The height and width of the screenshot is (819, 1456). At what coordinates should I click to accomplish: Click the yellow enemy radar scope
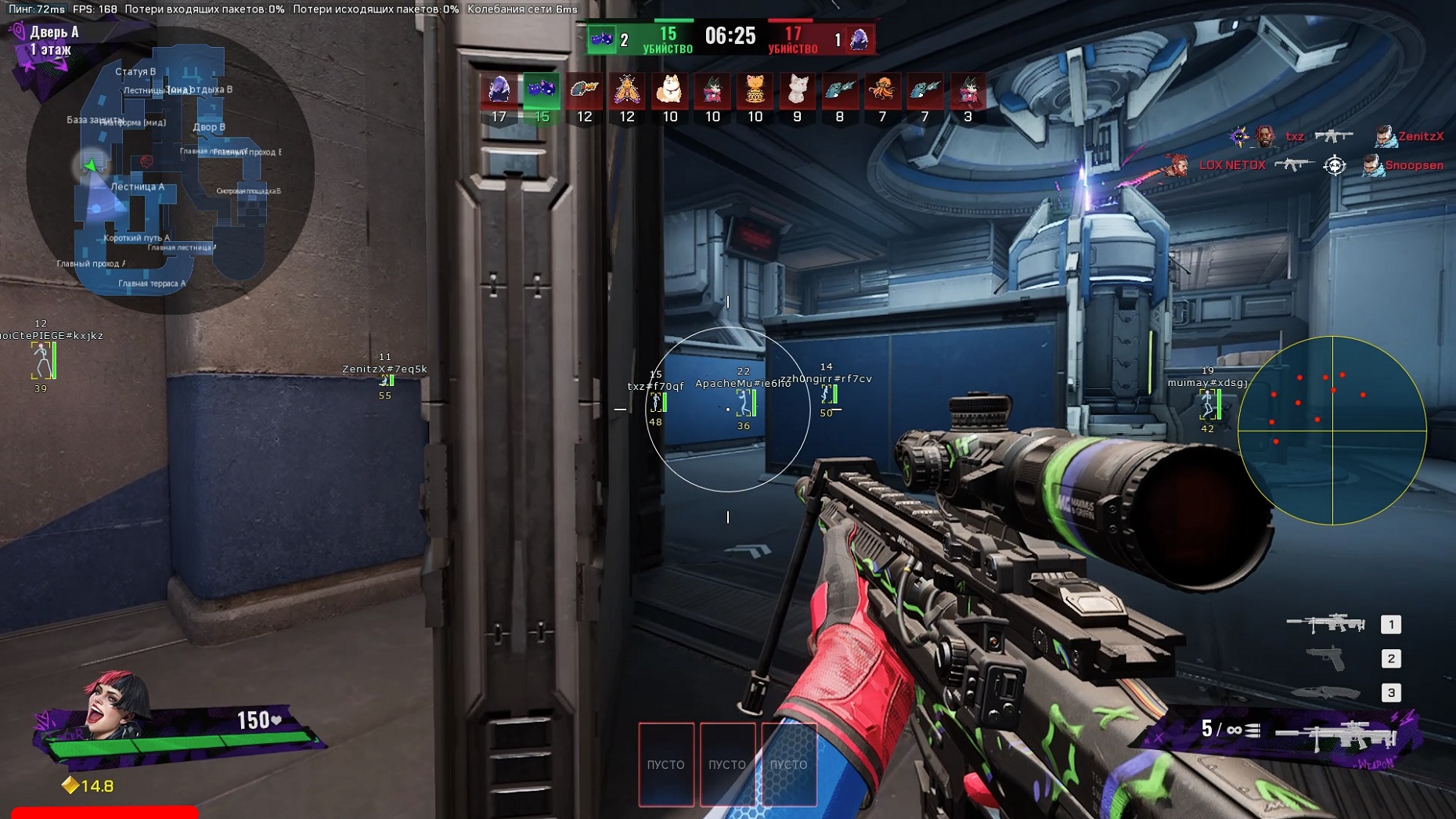[x=1332, y=430]
